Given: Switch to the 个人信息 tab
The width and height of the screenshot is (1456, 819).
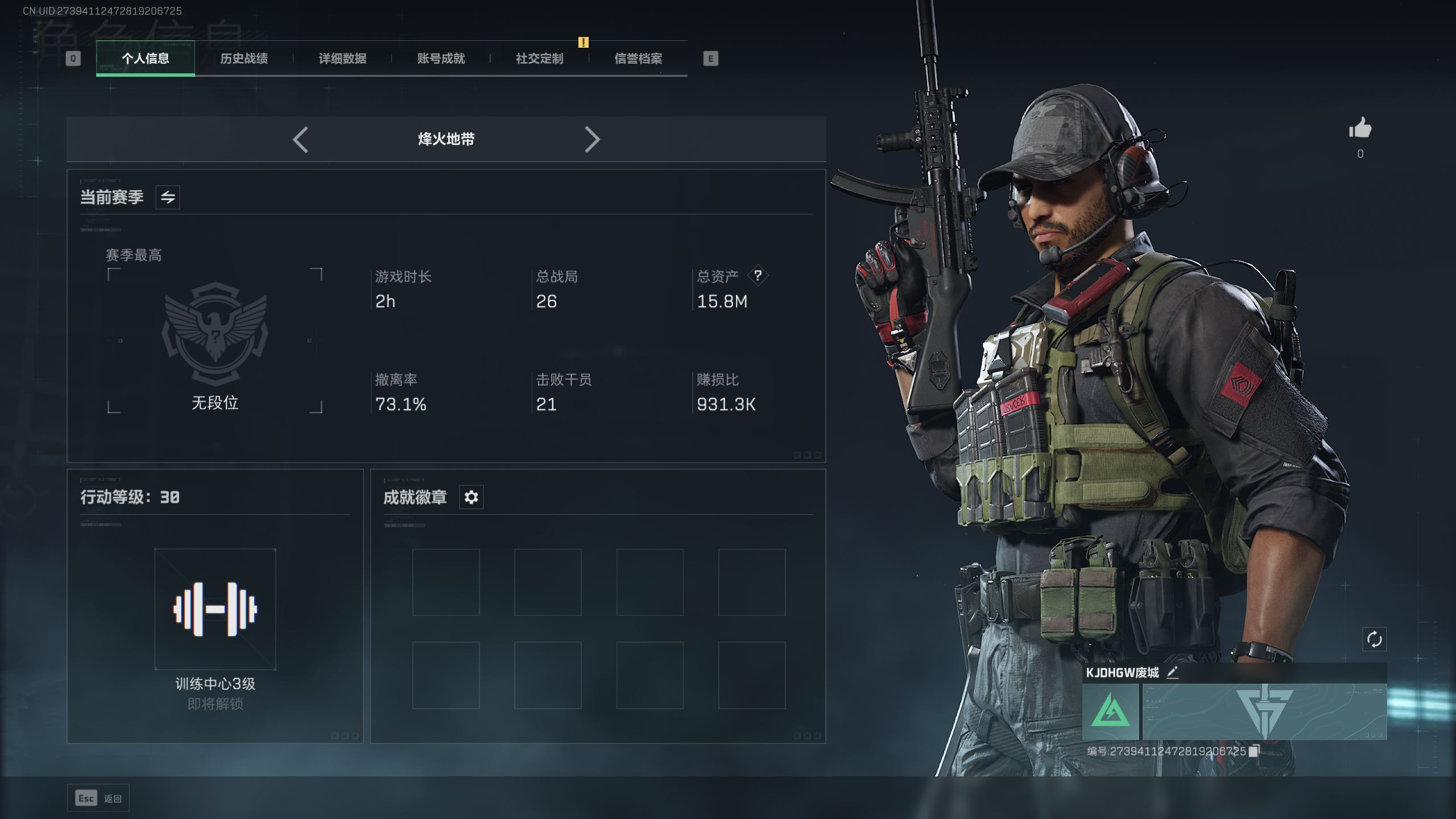Looking at the screenshot, I should (x=145, y=59).
